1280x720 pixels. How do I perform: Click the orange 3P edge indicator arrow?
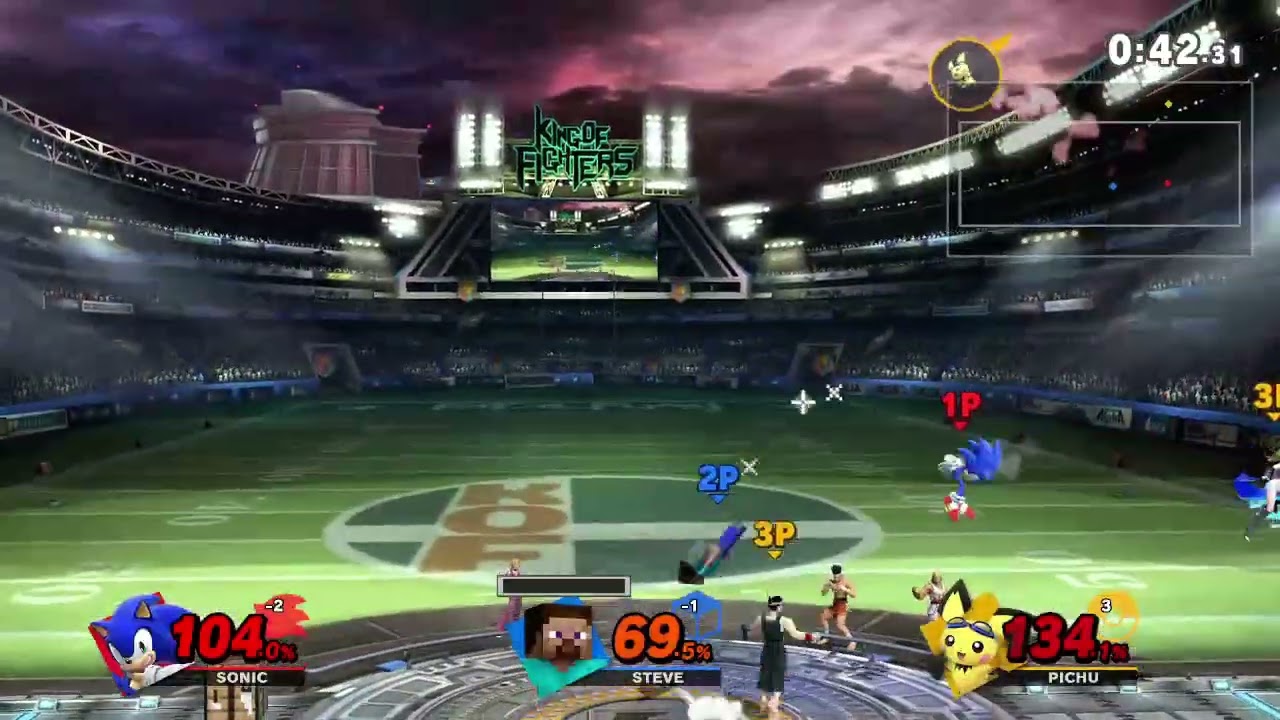pyautogui.click(x=1268, y=400)
